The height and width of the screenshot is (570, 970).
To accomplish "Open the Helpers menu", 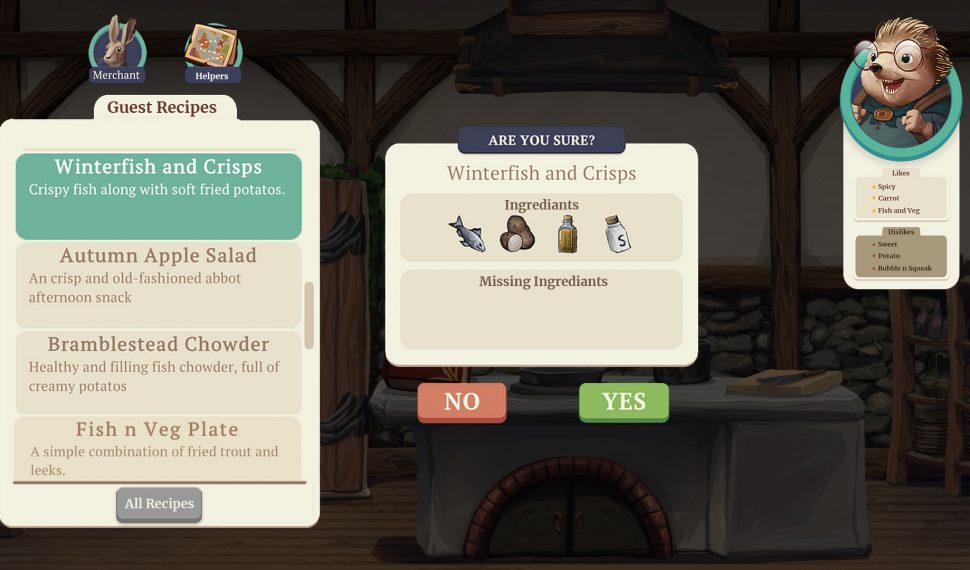I will pos(212,52).
